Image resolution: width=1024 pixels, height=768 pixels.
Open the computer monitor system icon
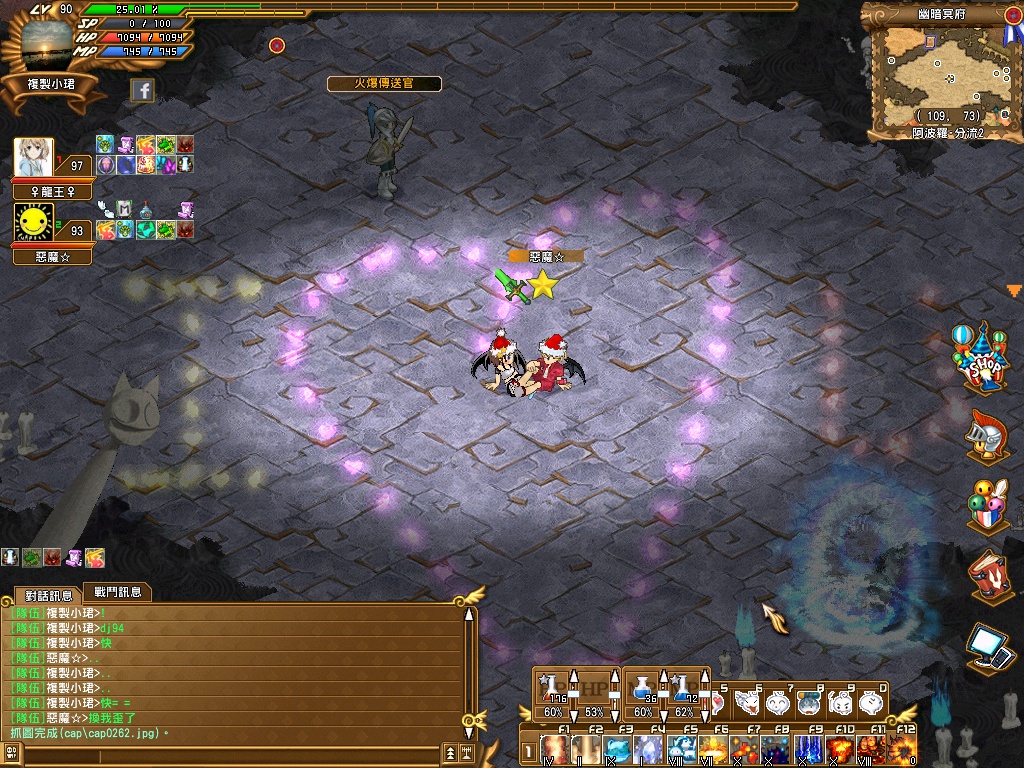[x=988, y=645]
